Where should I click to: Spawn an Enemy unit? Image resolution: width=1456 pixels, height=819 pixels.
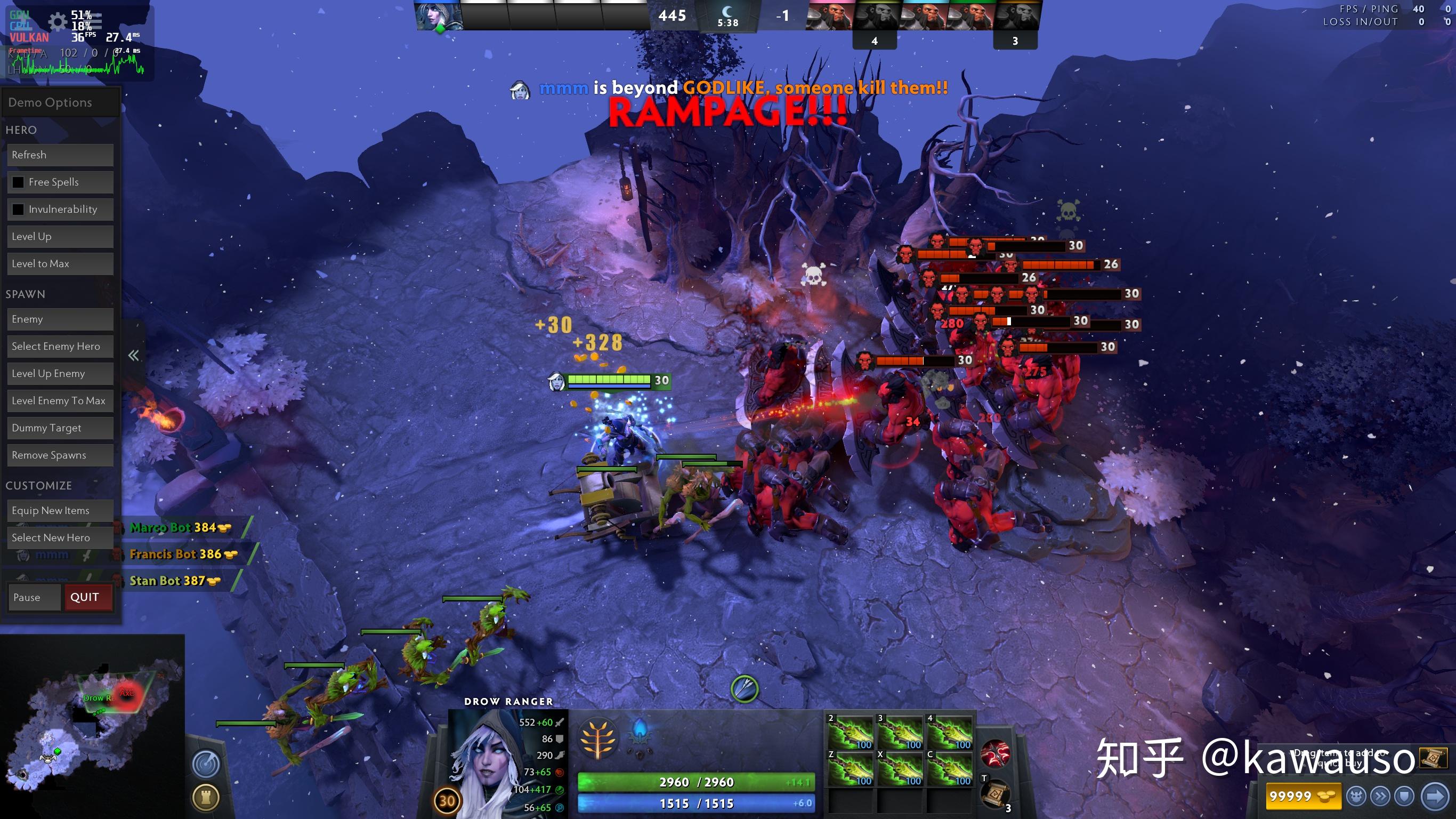(x=60, y=319)
